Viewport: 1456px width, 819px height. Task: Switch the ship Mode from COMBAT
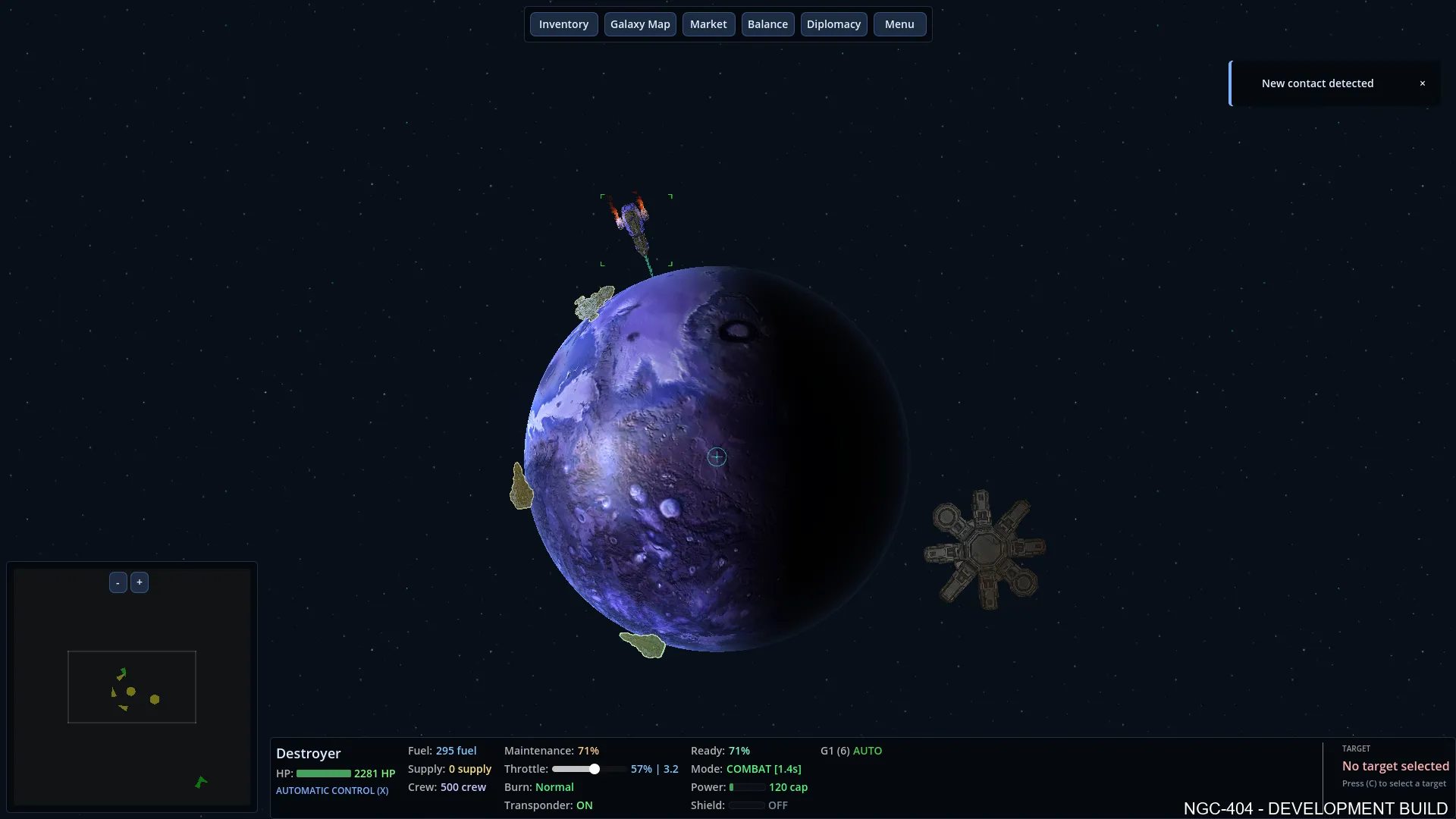(763, 768)
